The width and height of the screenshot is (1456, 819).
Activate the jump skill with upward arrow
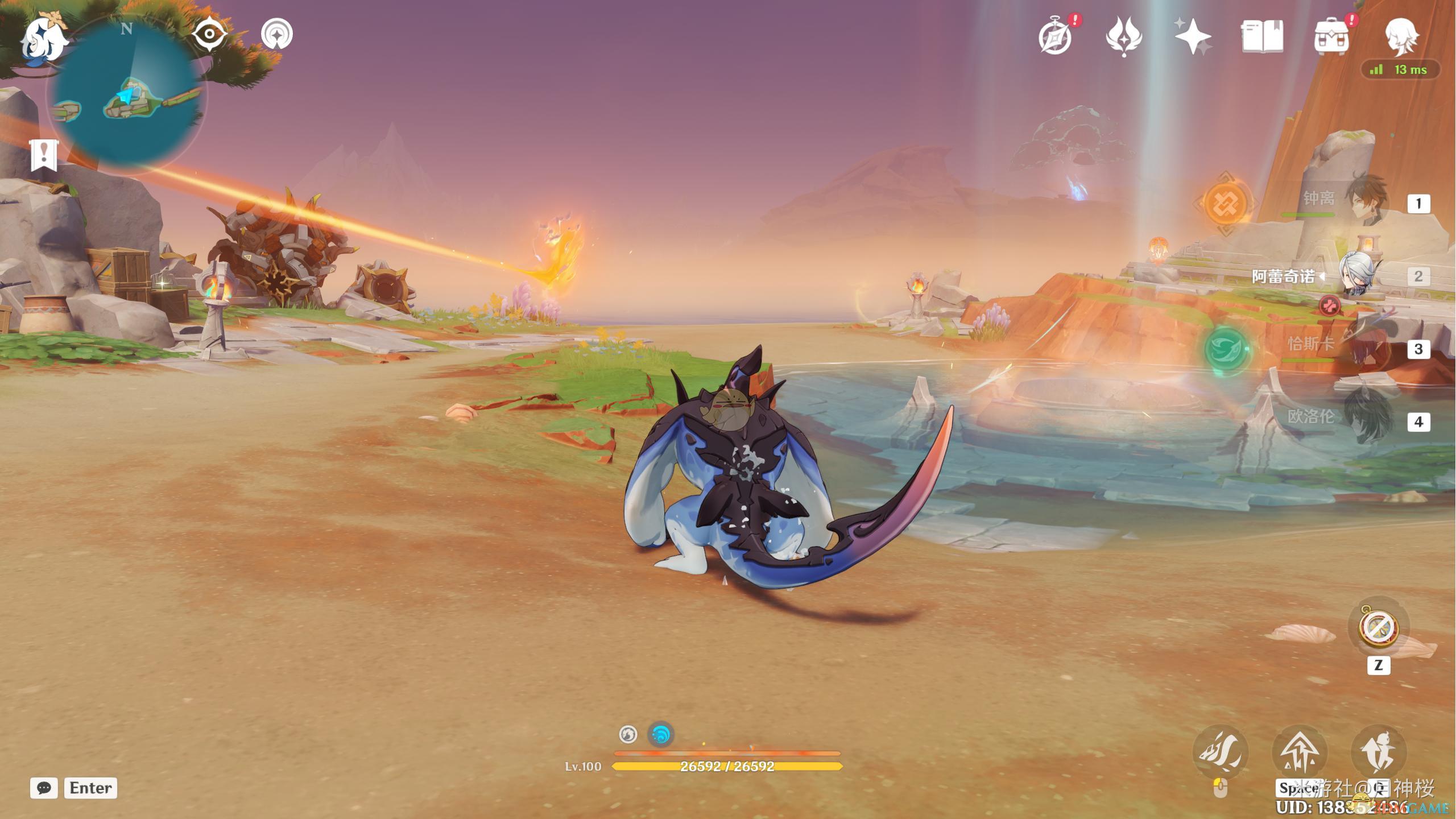click(1300, 752)
